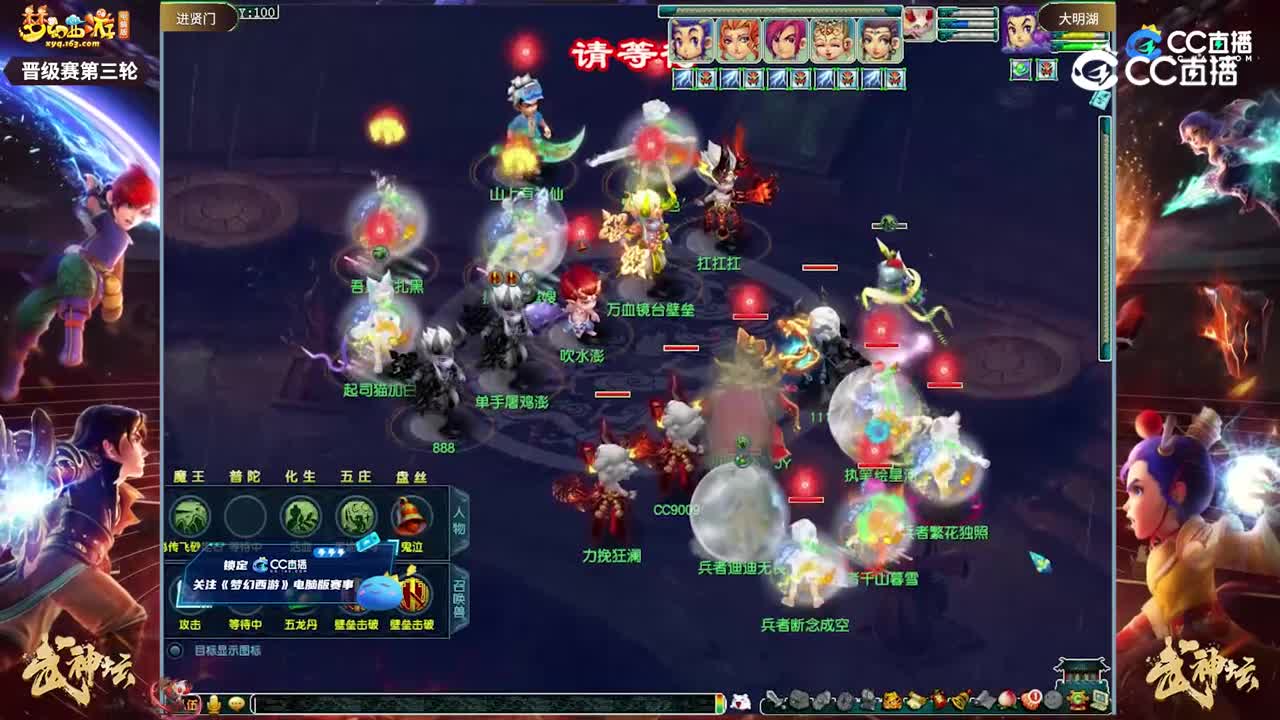Toggle the green buff icon under the 大明湖 avatar
1280x720 pixels.
(1022, 69)
